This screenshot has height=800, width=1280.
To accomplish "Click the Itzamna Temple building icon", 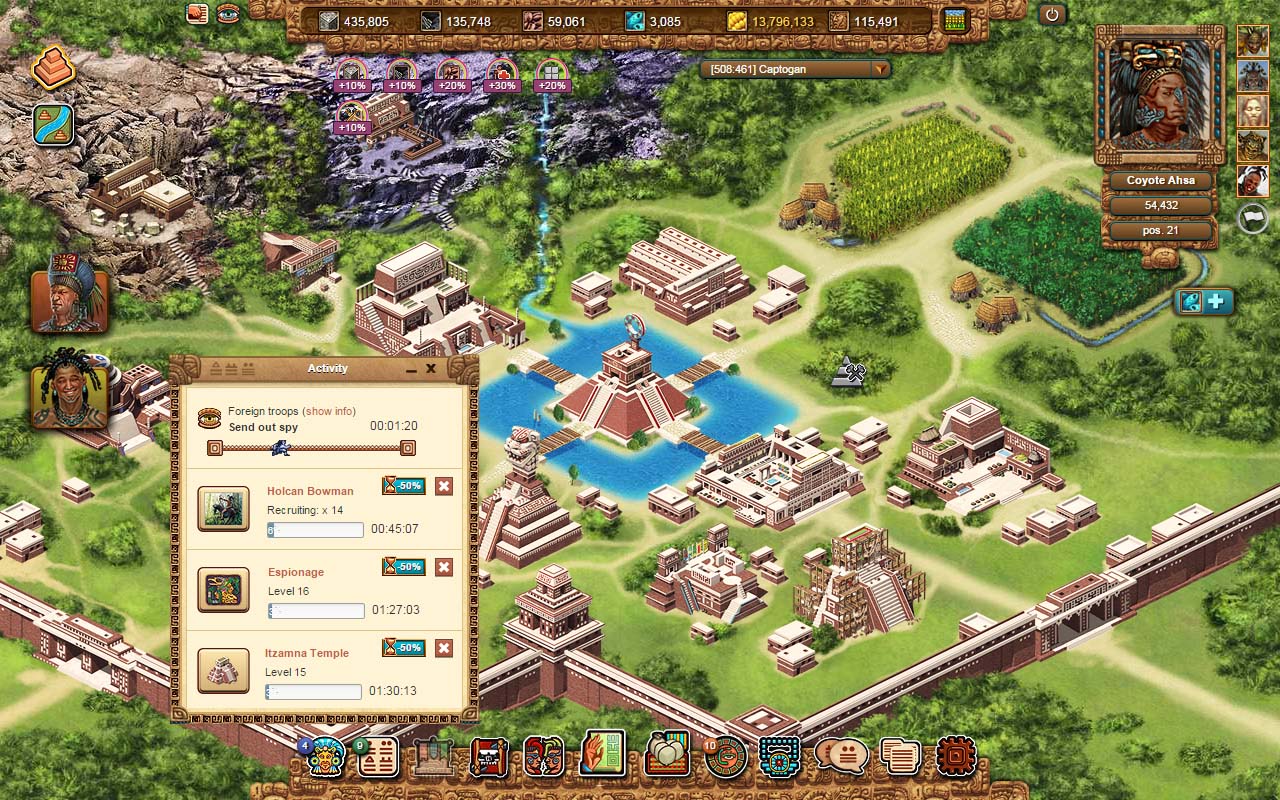I will (x=223, y=670).
